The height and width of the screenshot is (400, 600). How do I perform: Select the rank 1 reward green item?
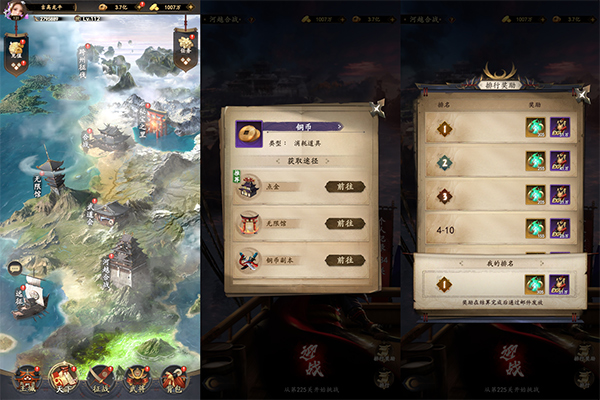(536, 128)
